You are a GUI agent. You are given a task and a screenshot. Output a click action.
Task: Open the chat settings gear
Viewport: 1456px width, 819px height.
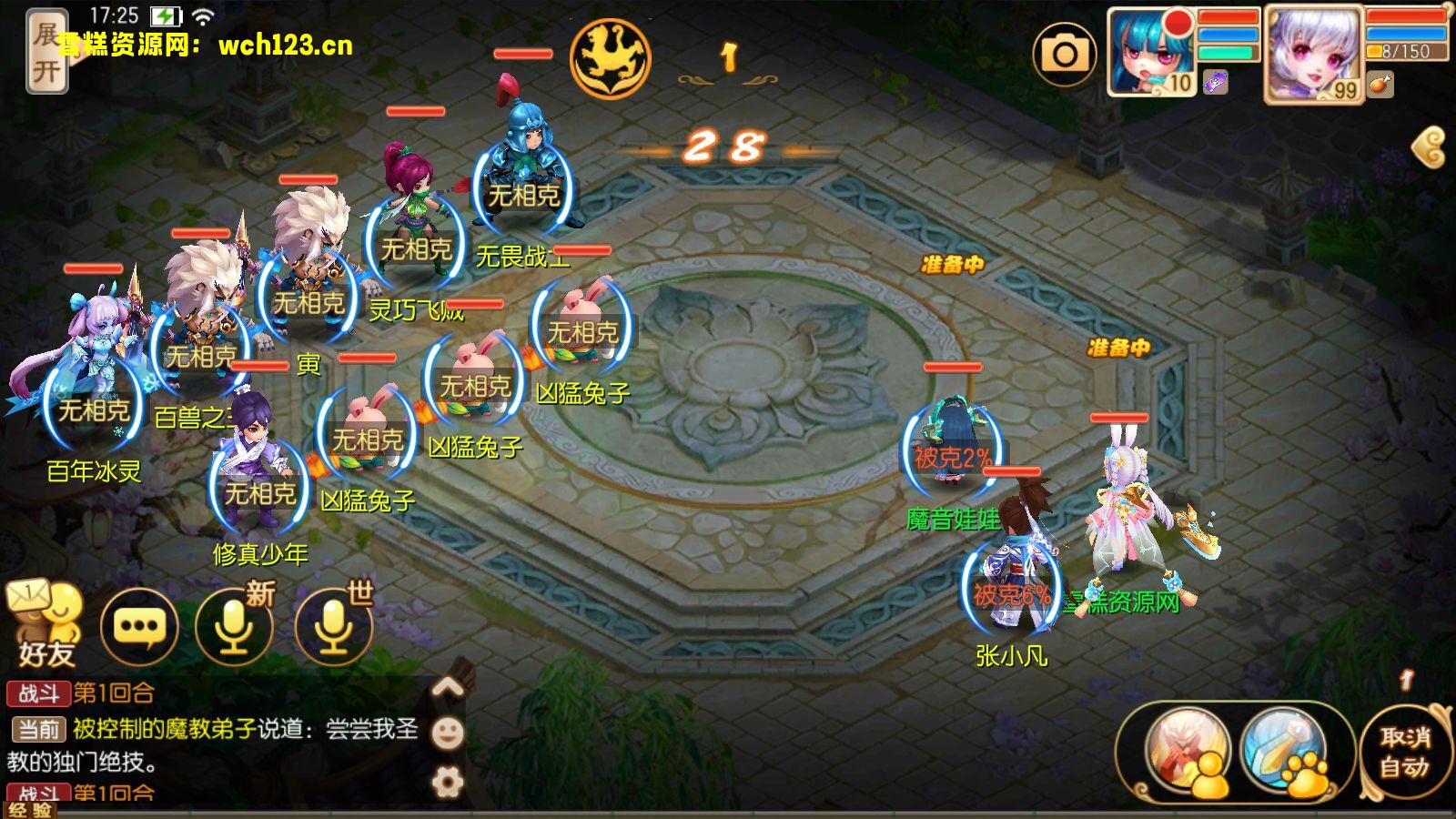coord(448,778)
